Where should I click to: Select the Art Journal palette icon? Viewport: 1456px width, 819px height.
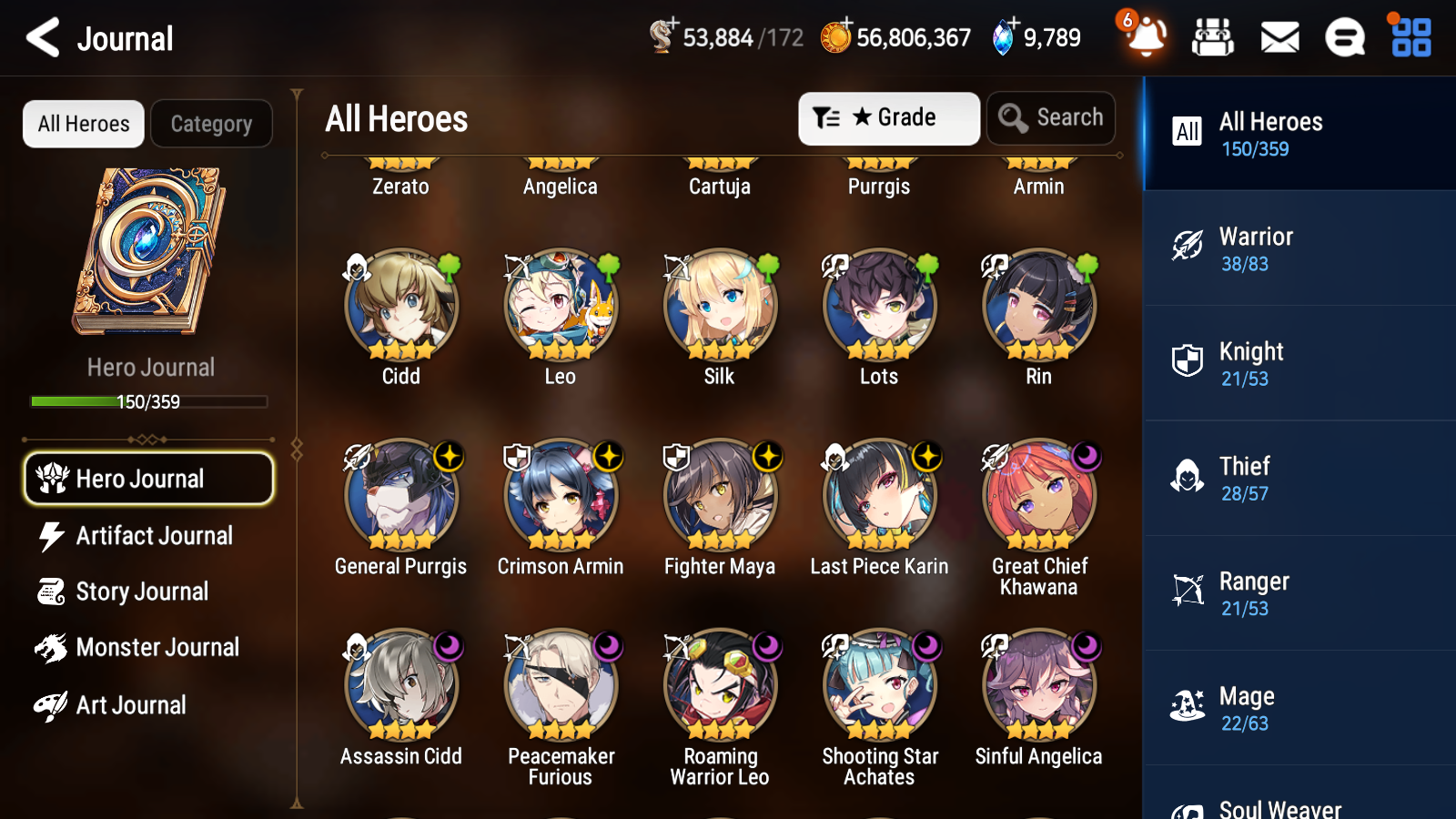(53, 704)
